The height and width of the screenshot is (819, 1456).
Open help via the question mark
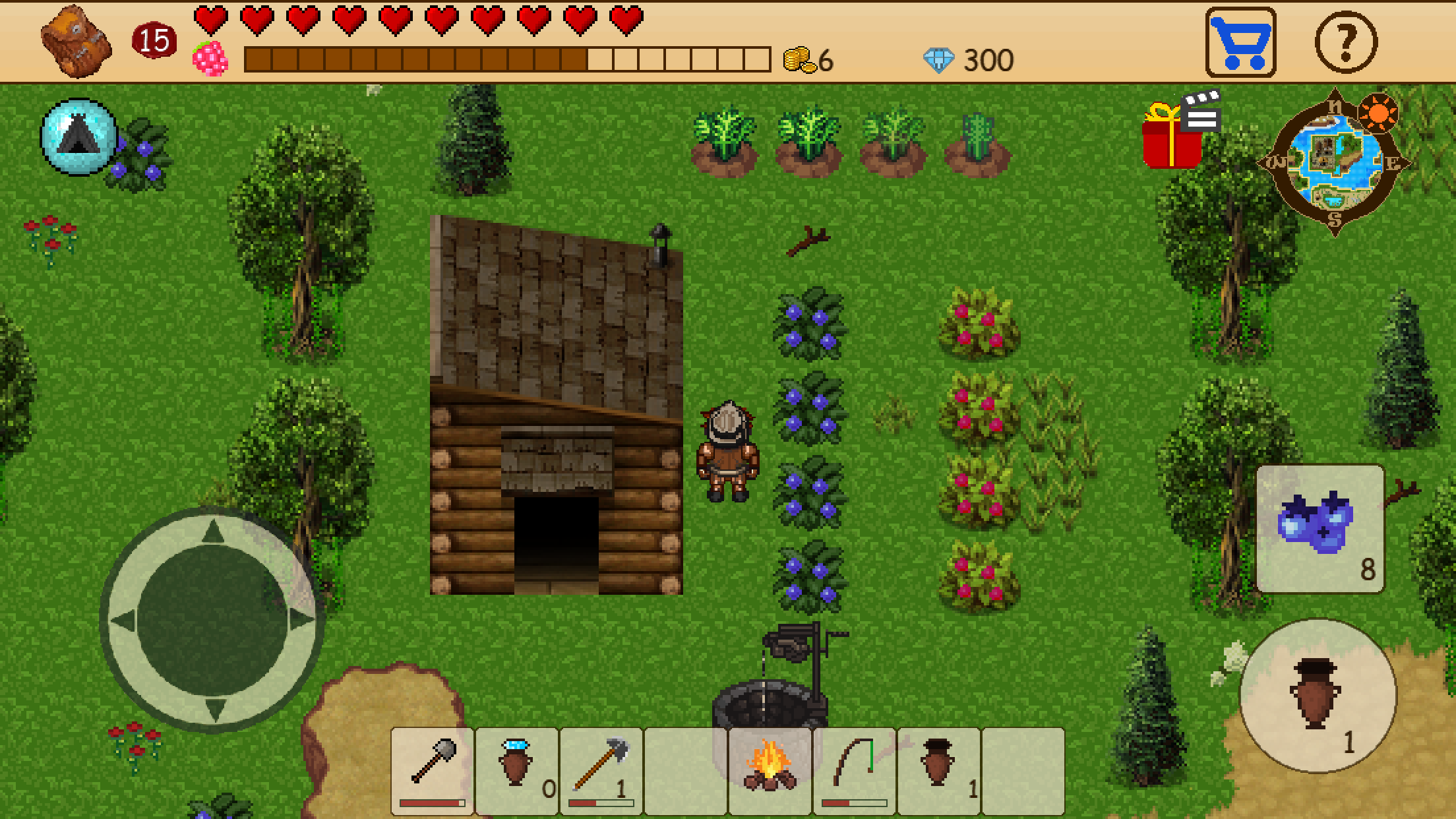pos(1345,44)
